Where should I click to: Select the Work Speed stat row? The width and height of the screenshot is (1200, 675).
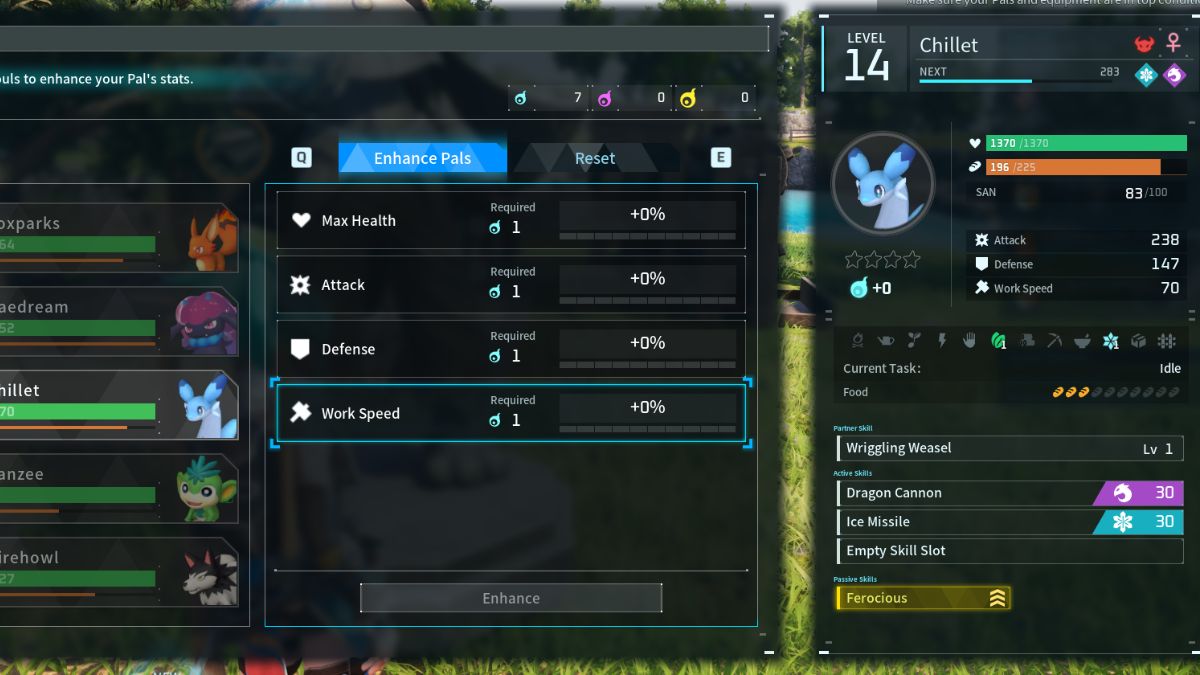(x=510, y=413)
